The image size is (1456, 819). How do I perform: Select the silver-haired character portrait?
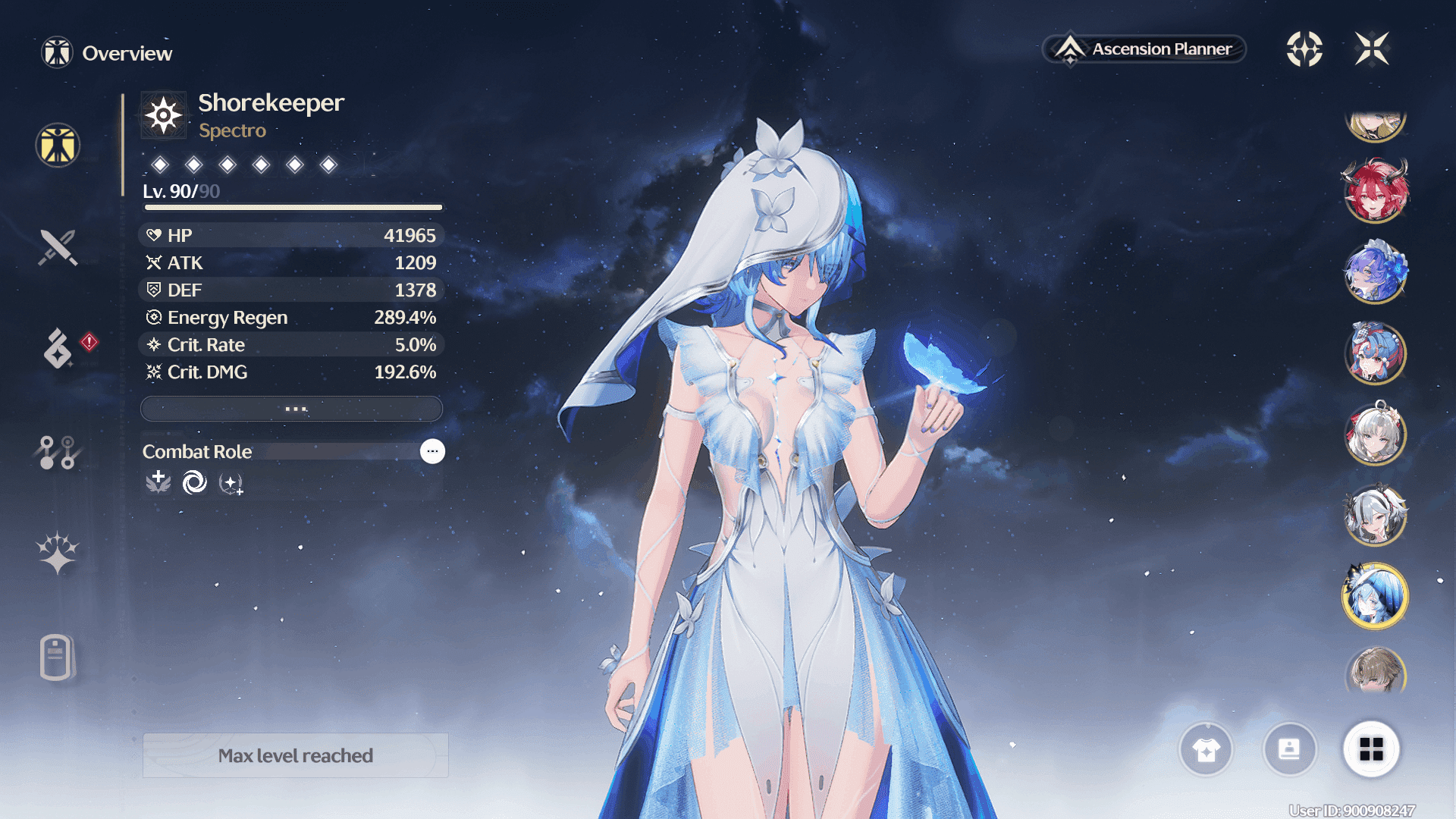tap(1375, 435)
